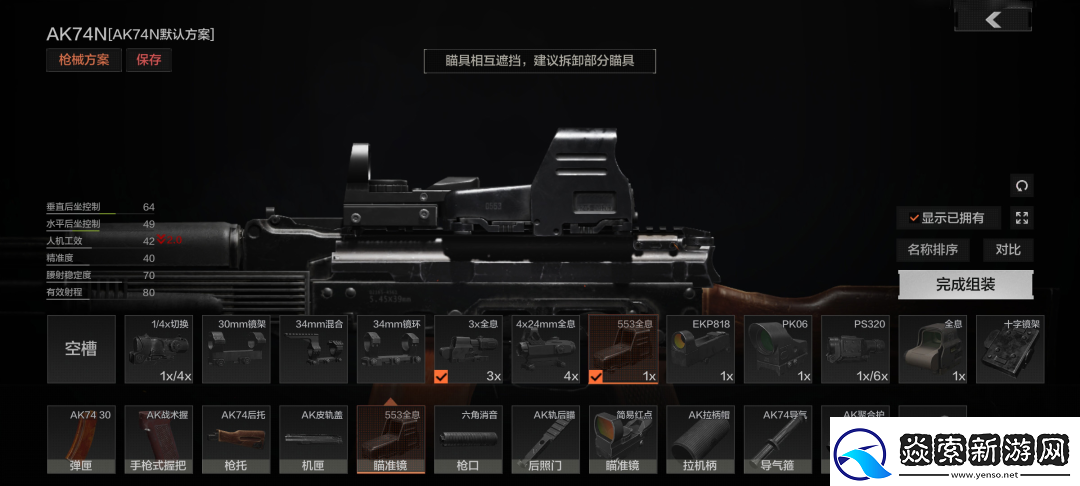The image size is (1080, 486).
Task: Choose the PS320 1x/6x scope
Action: (854, 349)
